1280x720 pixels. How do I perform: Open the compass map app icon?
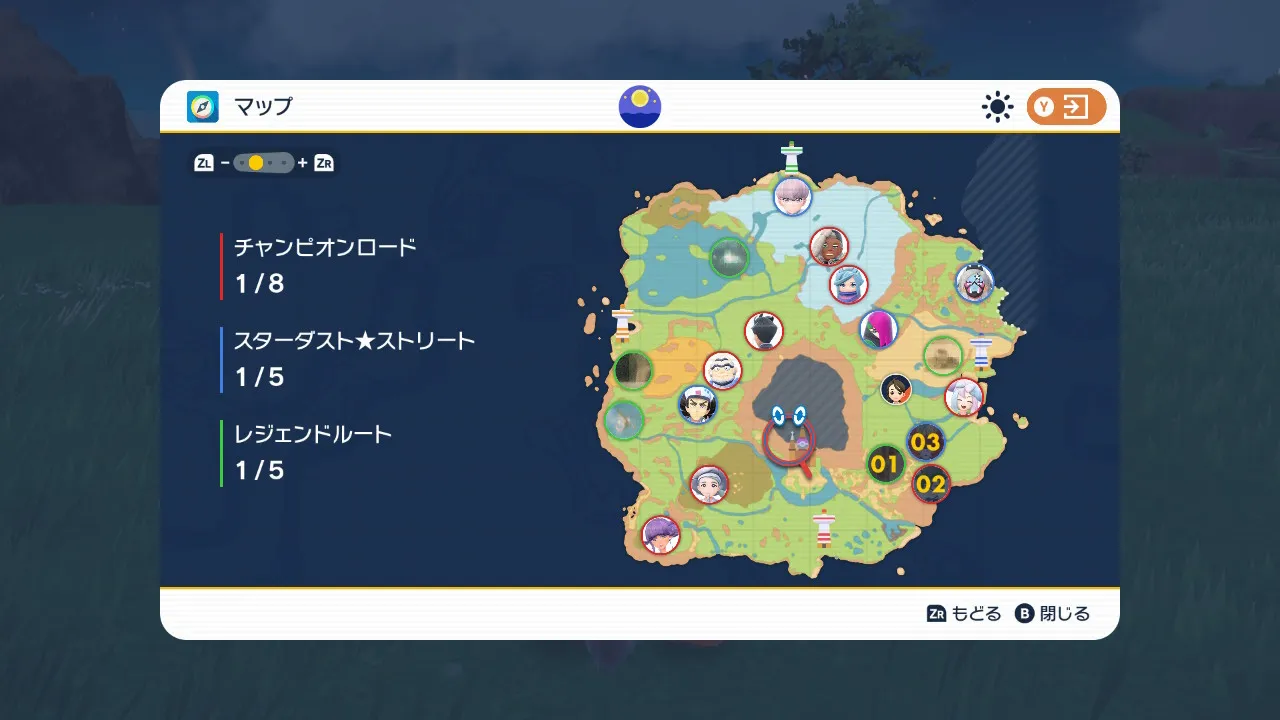203,107
